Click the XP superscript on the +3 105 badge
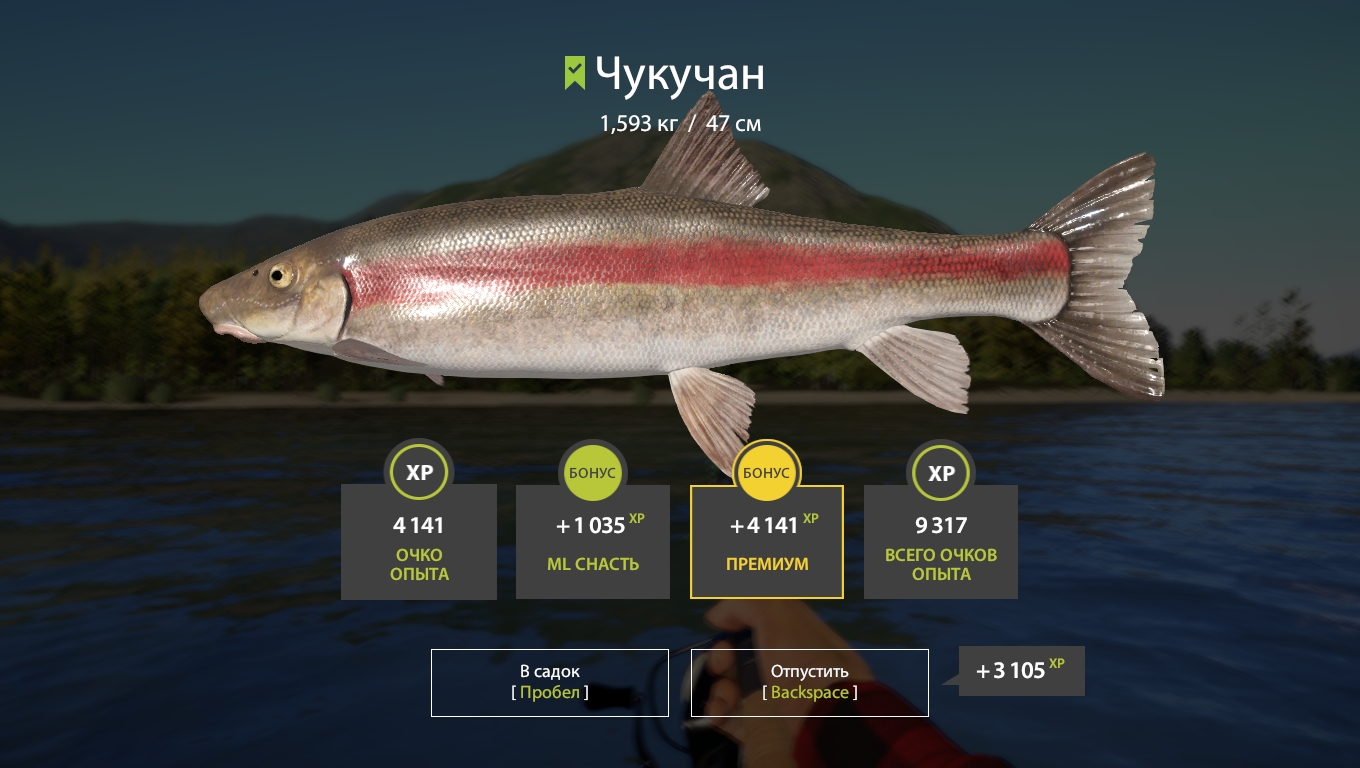Screen dimensions: 1360x768 [1058, 662]
